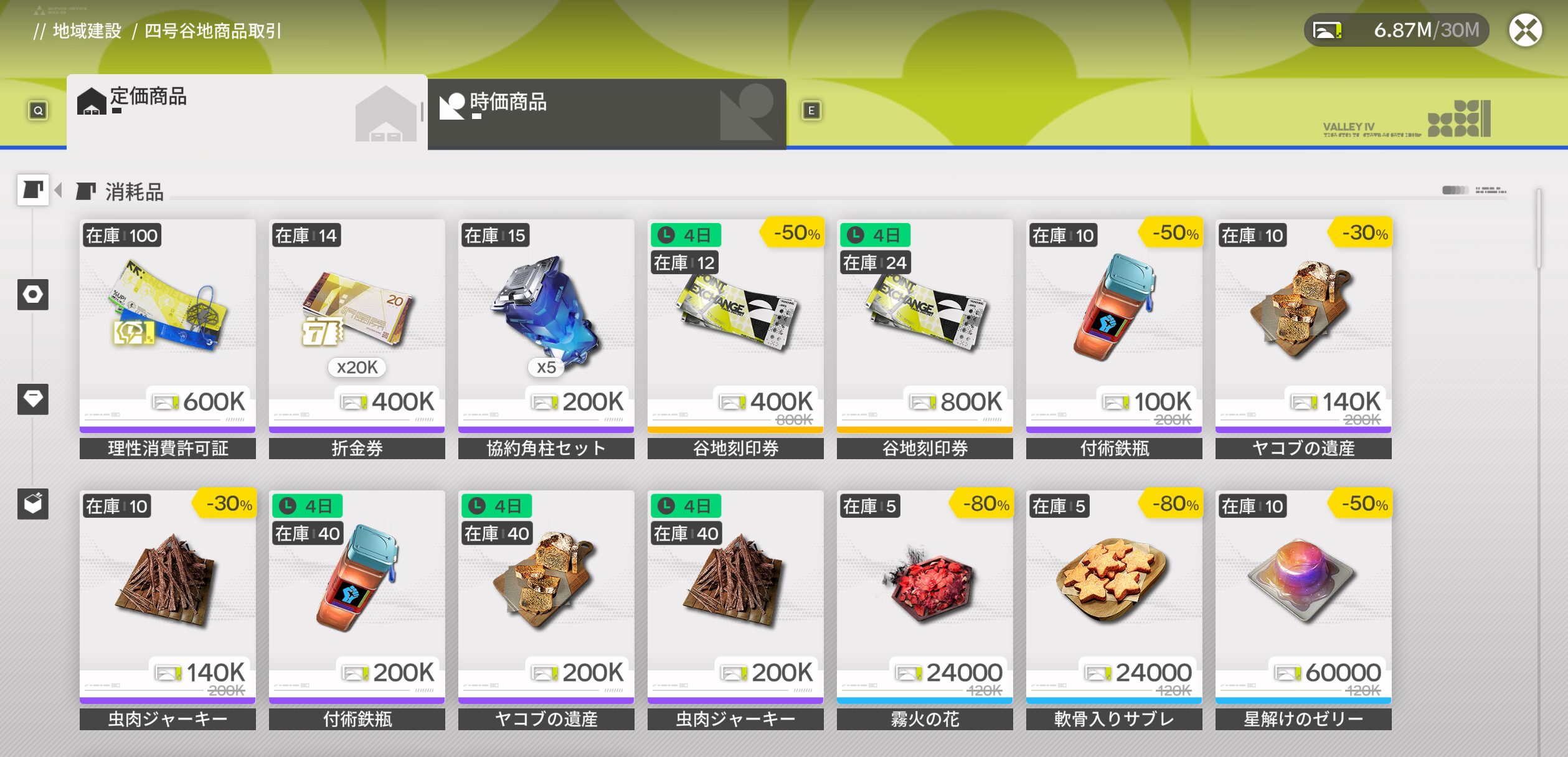Pick the 虫肉ジャーキー with 40 in stock
Screen dimensions: 1568x757
click(x=735, y=596)
